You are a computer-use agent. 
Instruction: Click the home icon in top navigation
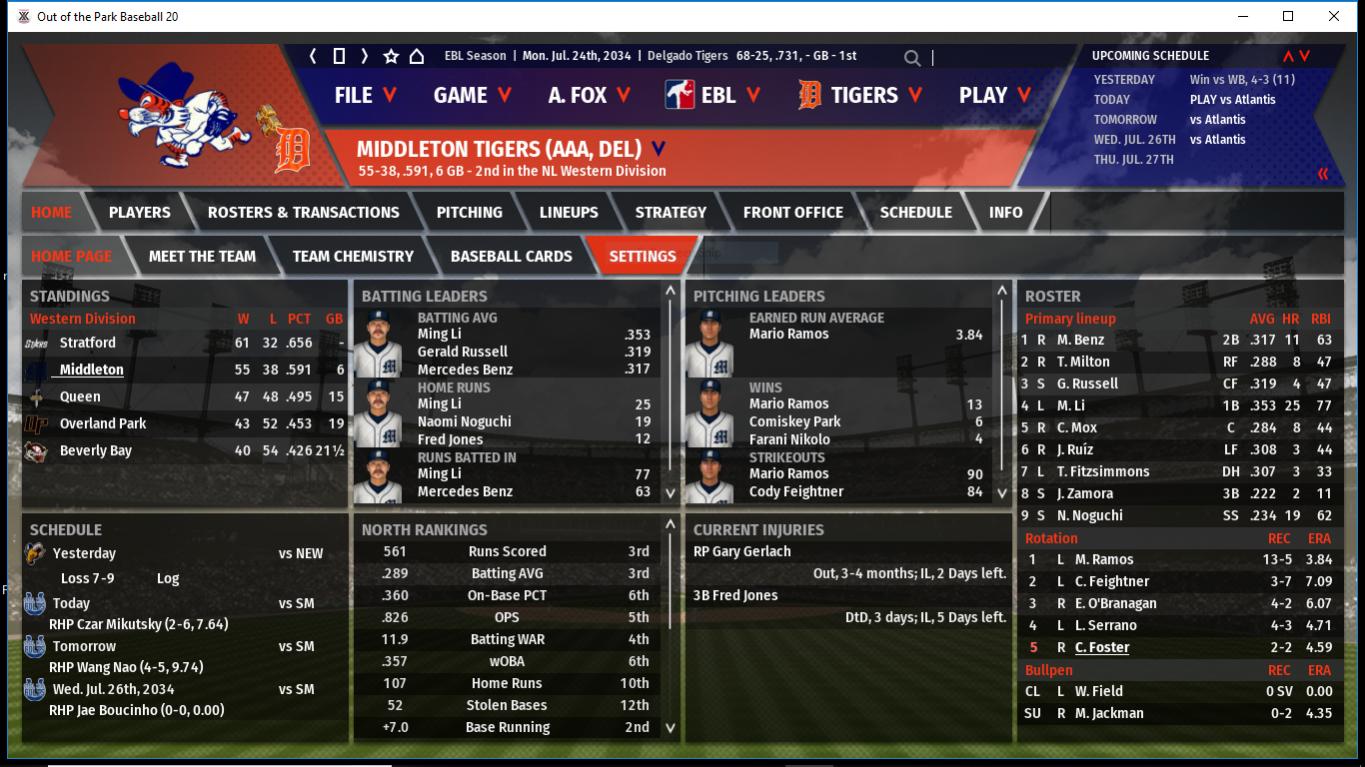click(416, 56)
